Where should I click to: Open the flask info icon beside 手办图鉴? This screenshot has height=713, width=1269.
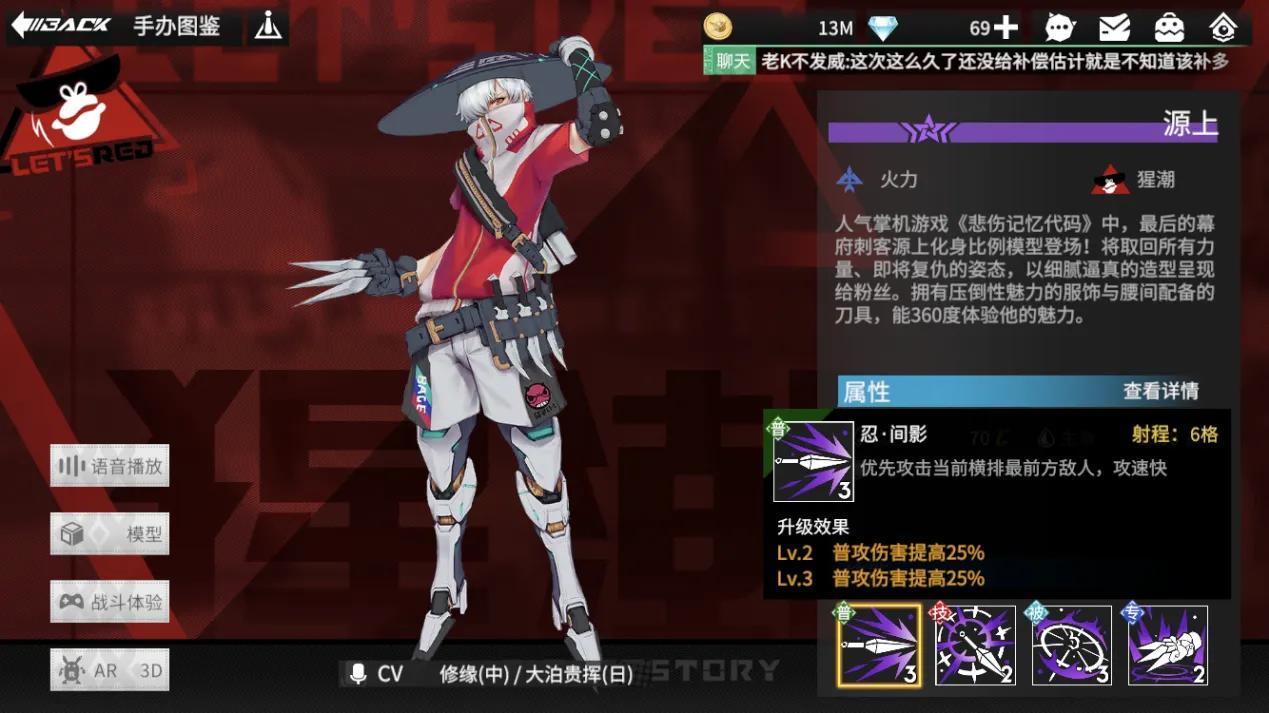click(x=267, y=26)
